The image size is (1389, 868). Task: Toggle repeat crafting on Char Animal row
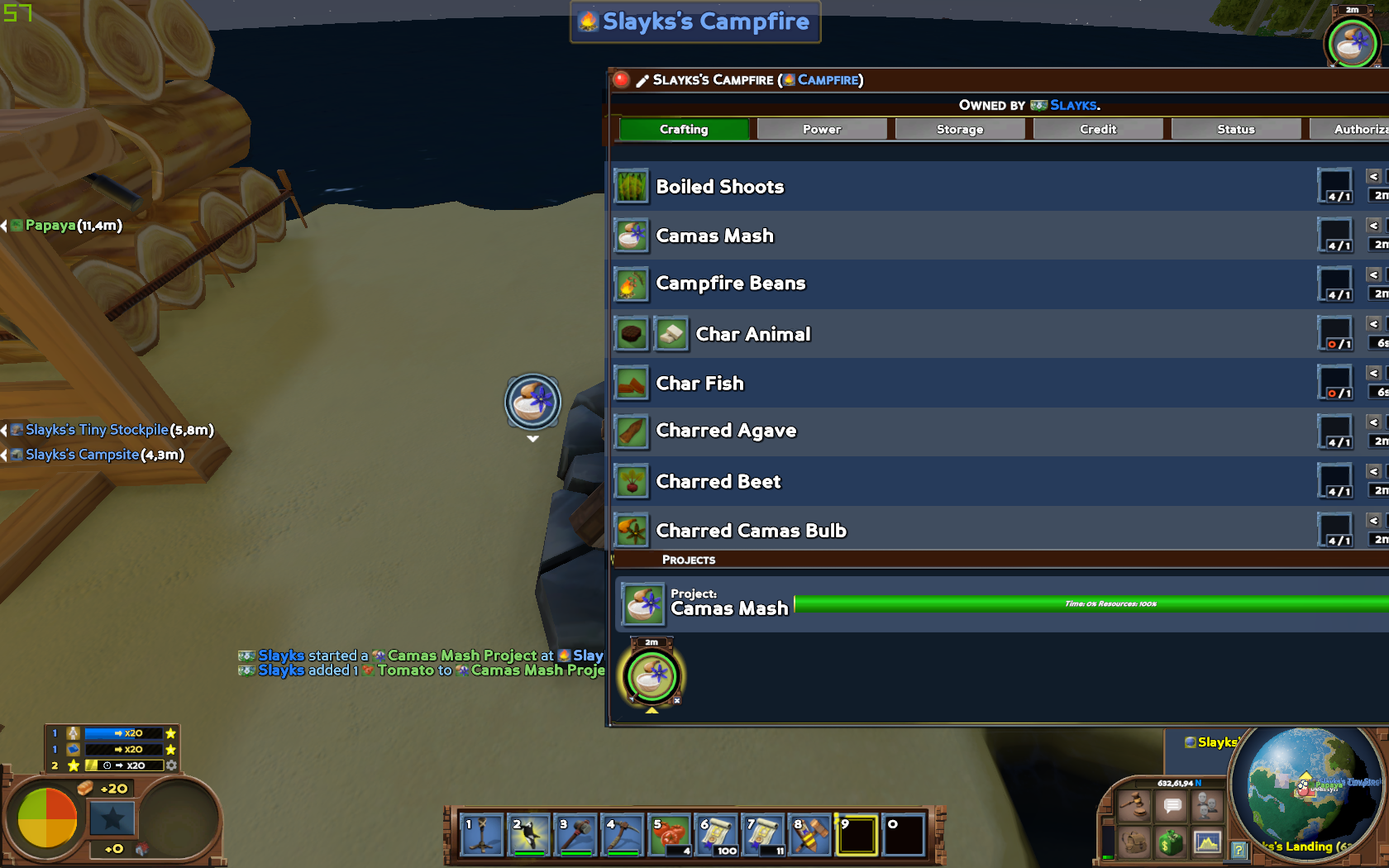(1333, 342)
